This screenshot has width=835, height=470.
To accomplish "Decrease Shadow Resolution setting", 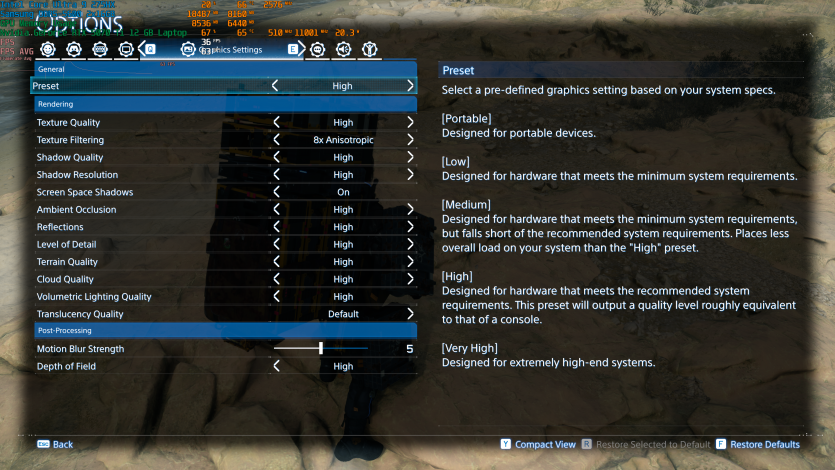I will [x=276, y=175].
